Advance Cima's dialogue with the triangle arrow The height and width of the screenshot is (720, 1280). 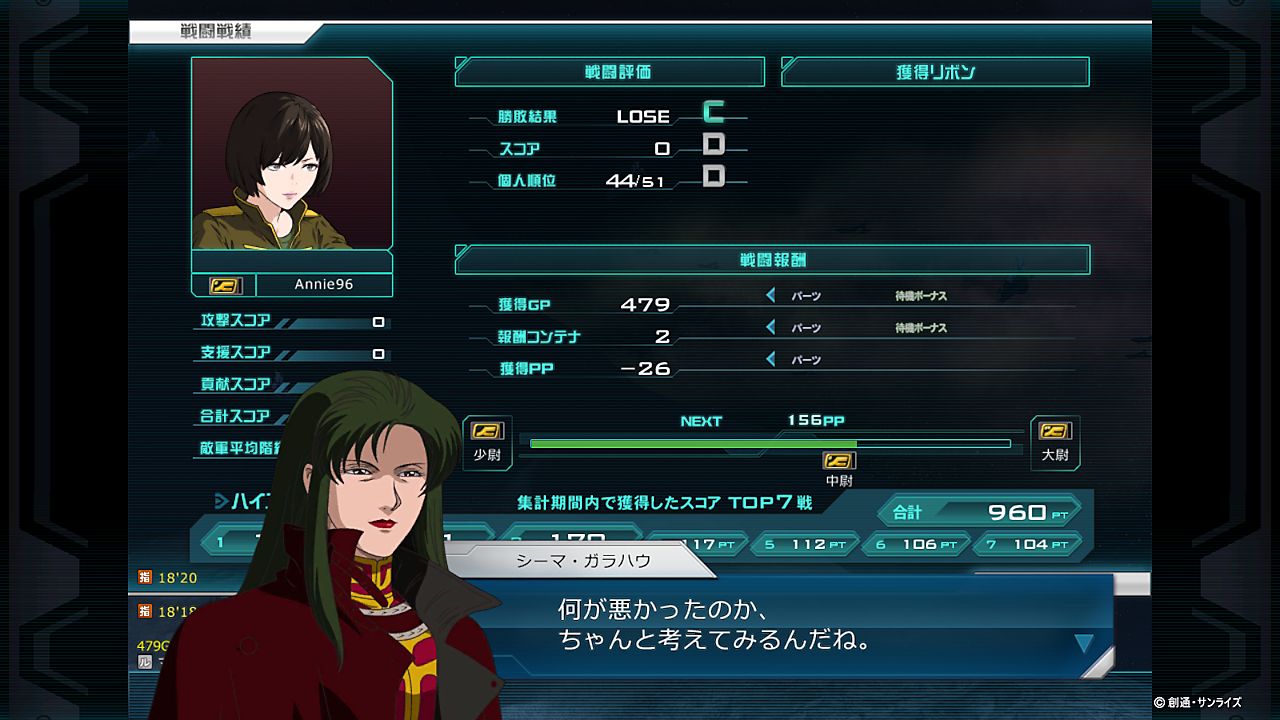pos(1083,643)
